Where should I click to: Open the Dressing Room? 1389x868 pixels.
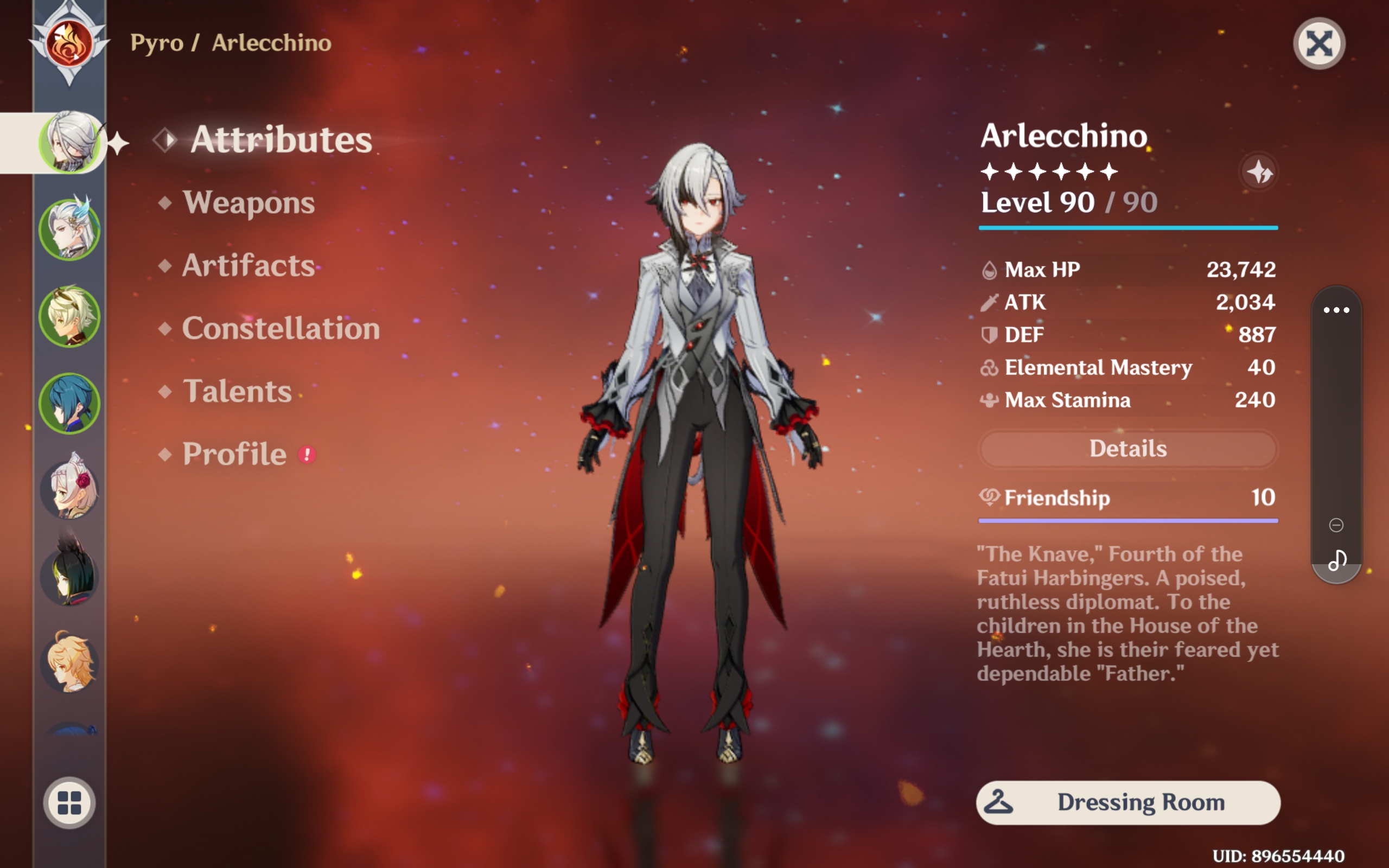tap(1128, 802)
